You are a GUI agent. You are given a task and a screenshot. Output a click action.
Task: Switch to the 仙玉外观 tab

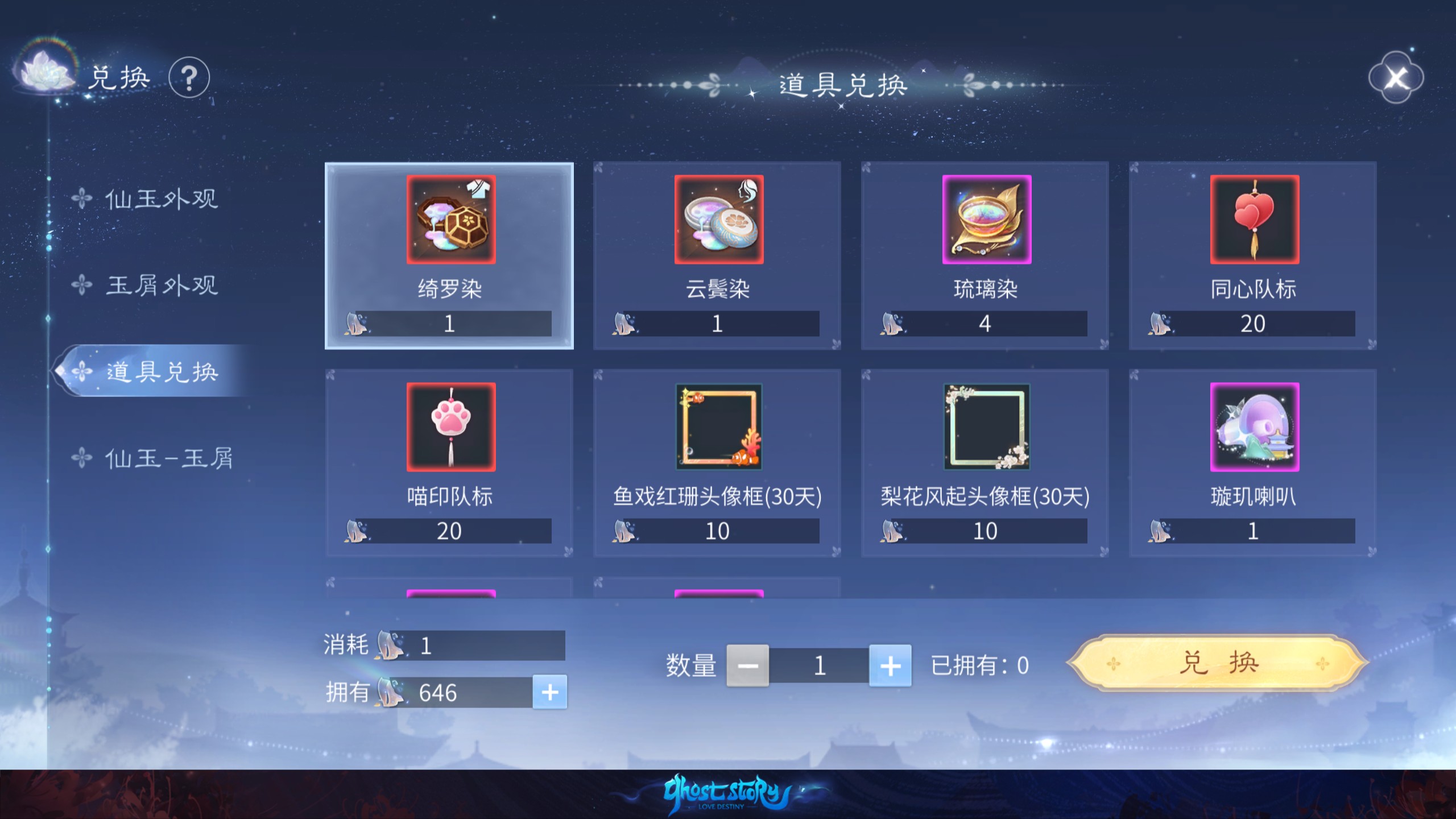click(x=161, y=199)
